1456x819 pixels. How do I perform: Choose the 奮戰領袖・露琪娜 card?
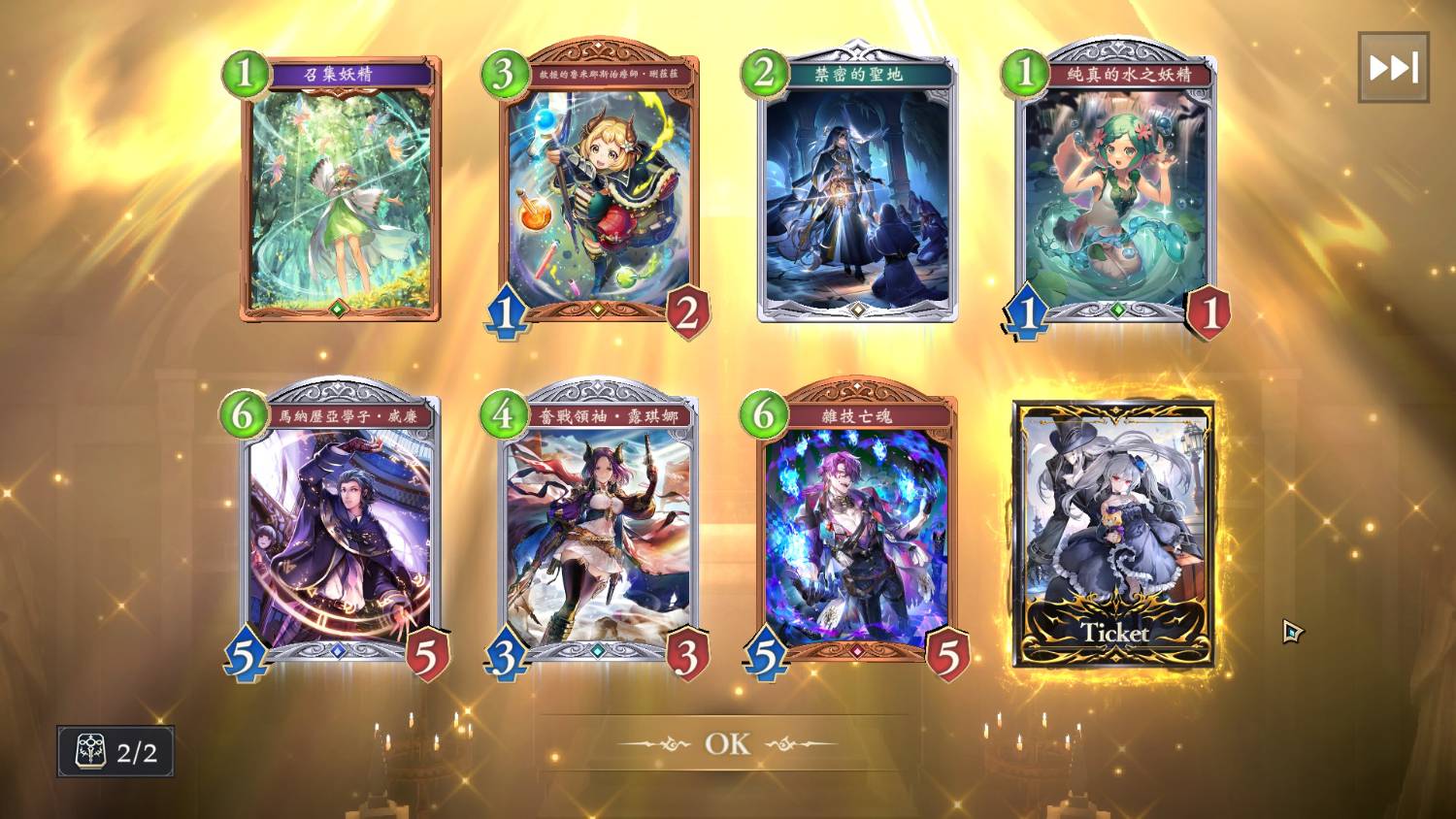[599, 534]
